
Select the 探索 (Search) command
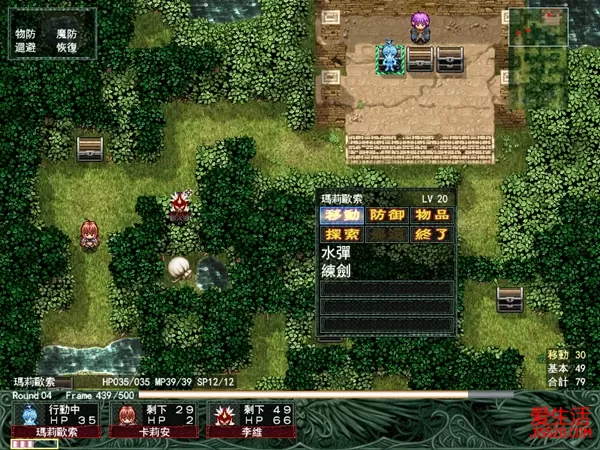342,235
